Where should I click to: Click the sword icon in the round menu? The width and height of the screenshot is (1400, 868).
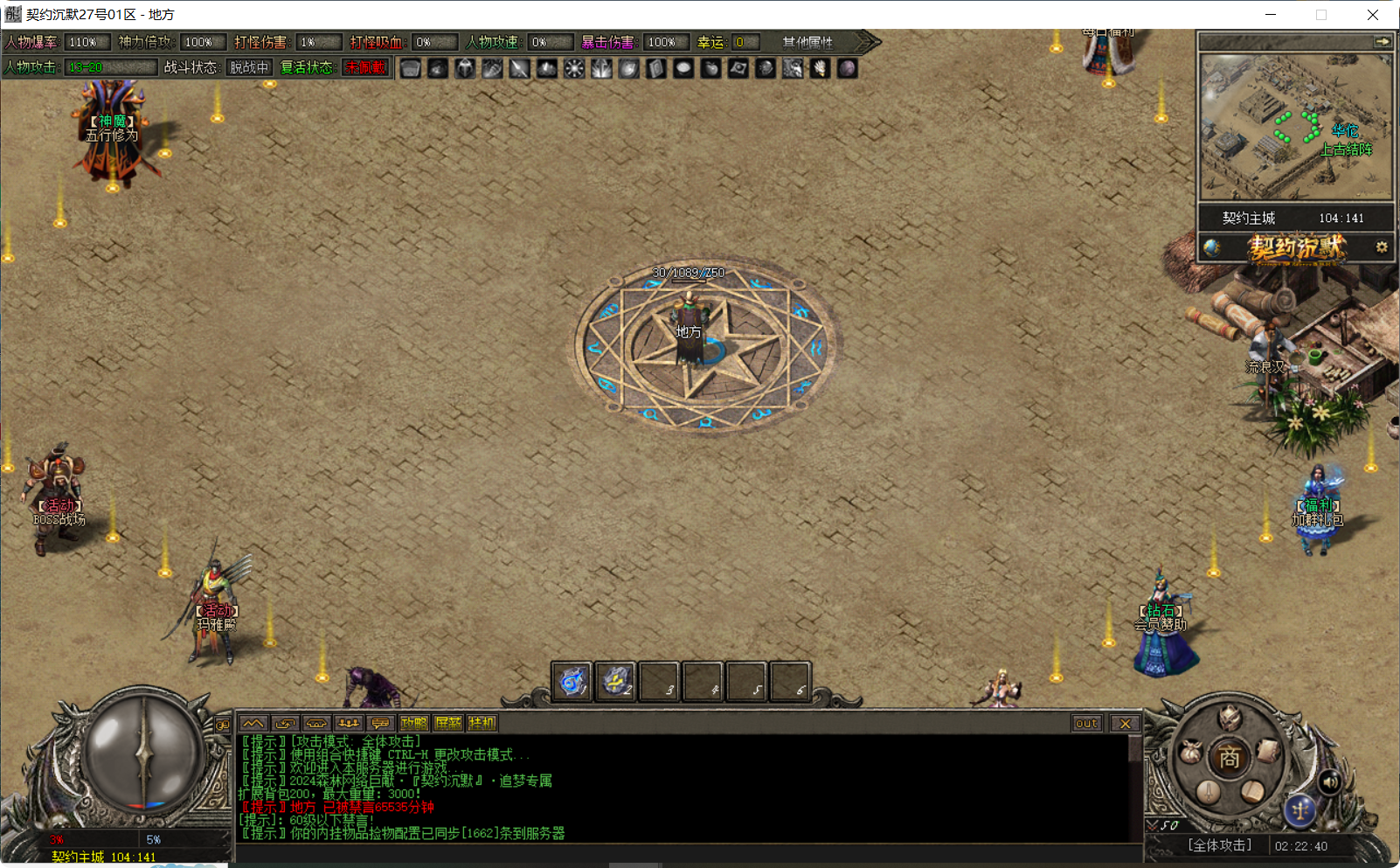(1209, 793)
